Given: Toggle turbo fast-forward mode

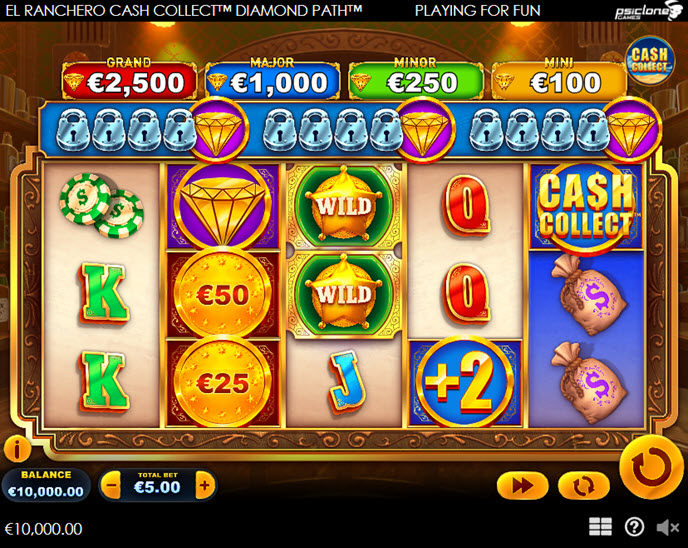Looking at the screenshot, I should (x=522, y=486).
